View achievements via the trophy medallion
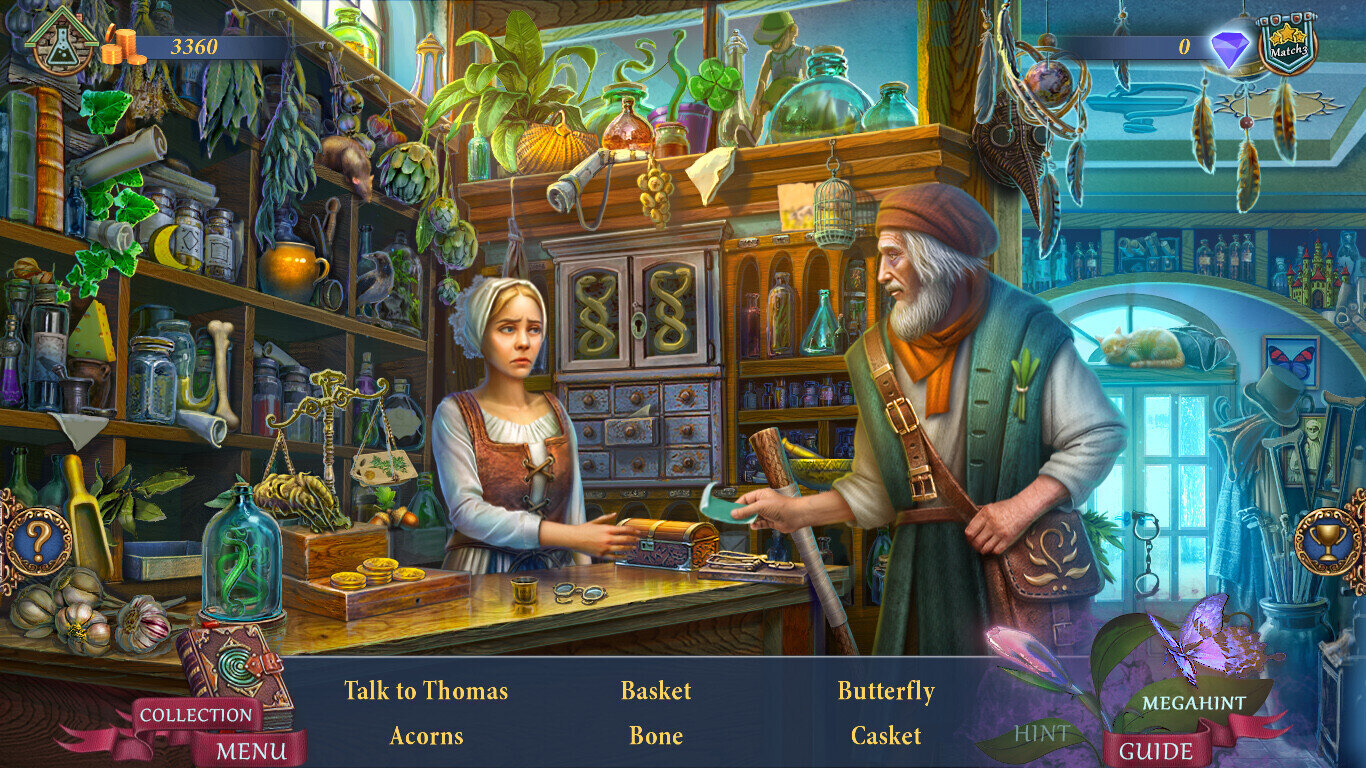Screen dimensions: 1366x768 point(1327,542)
